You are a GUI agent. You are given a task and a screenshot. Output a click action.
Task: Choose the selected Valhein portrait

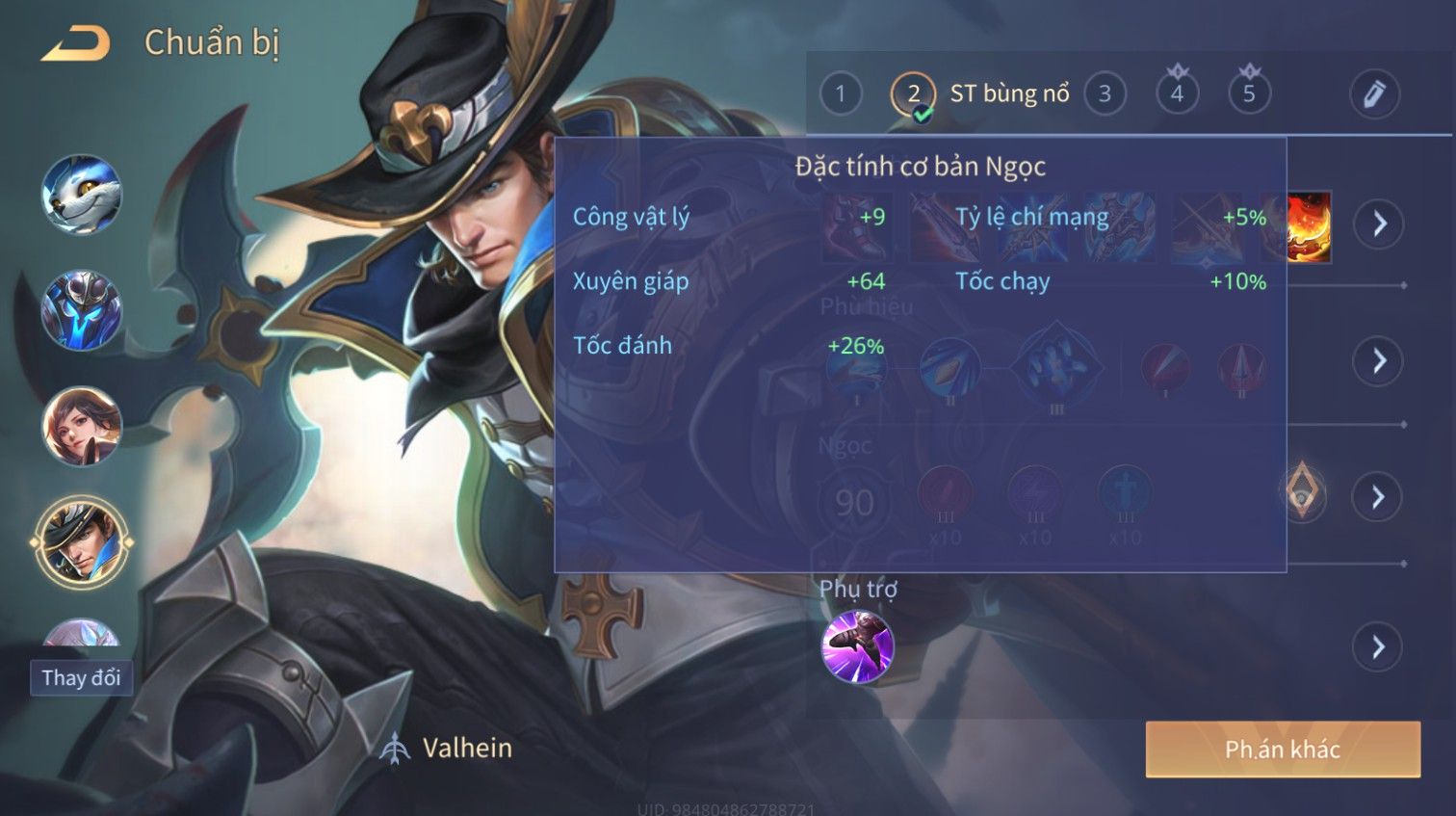82,541
